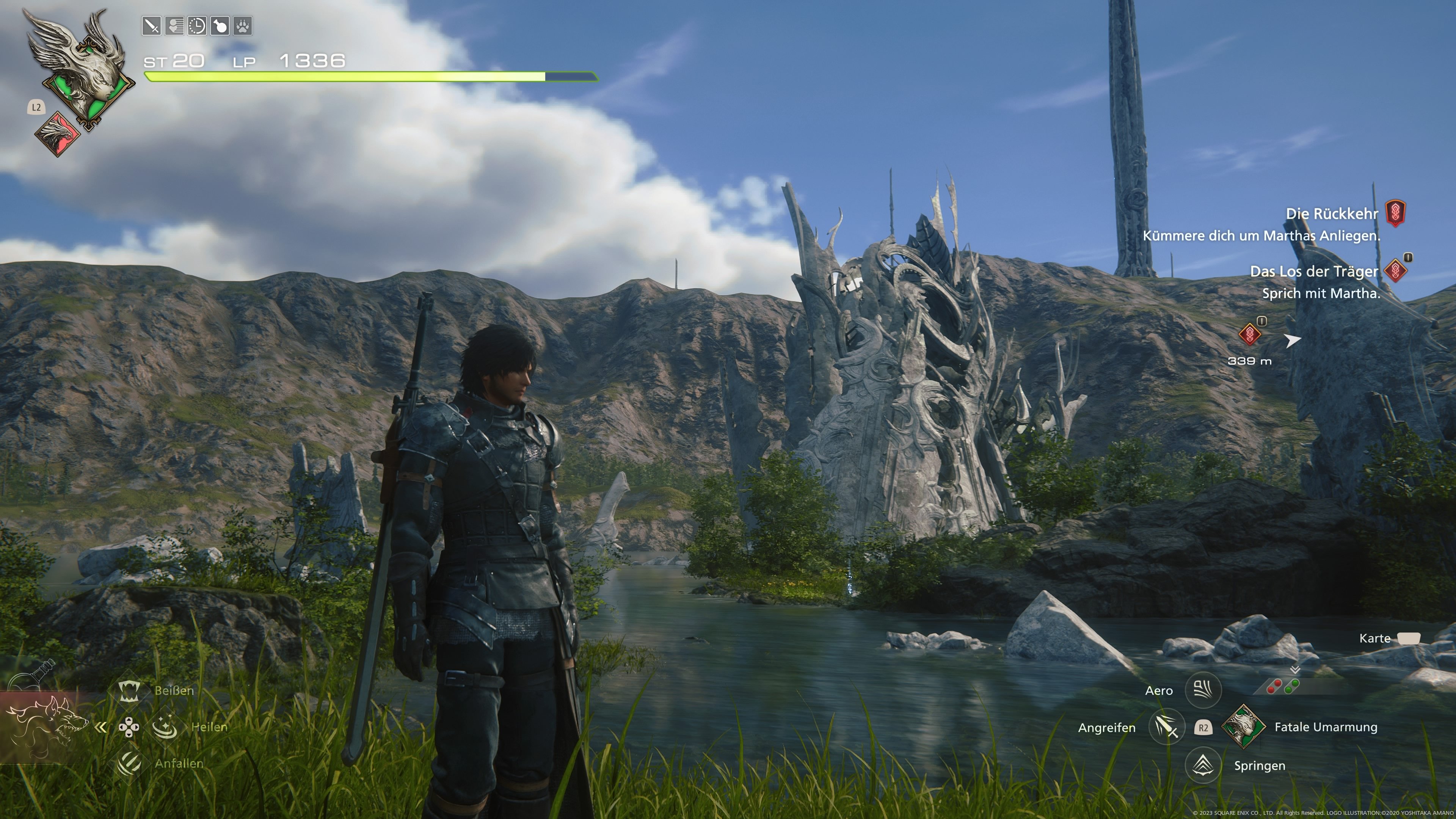This screenshot has width=1456, height=819.
Task: Activate the Fatale Umarmung ability
Action: pos(1244,727)
